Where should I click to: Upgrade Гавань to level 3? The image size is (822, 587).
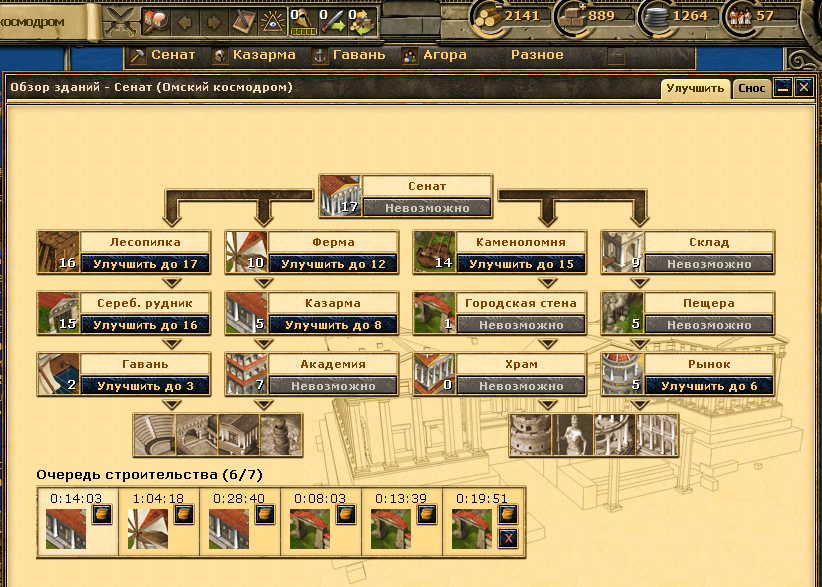[x=146, y=386]
